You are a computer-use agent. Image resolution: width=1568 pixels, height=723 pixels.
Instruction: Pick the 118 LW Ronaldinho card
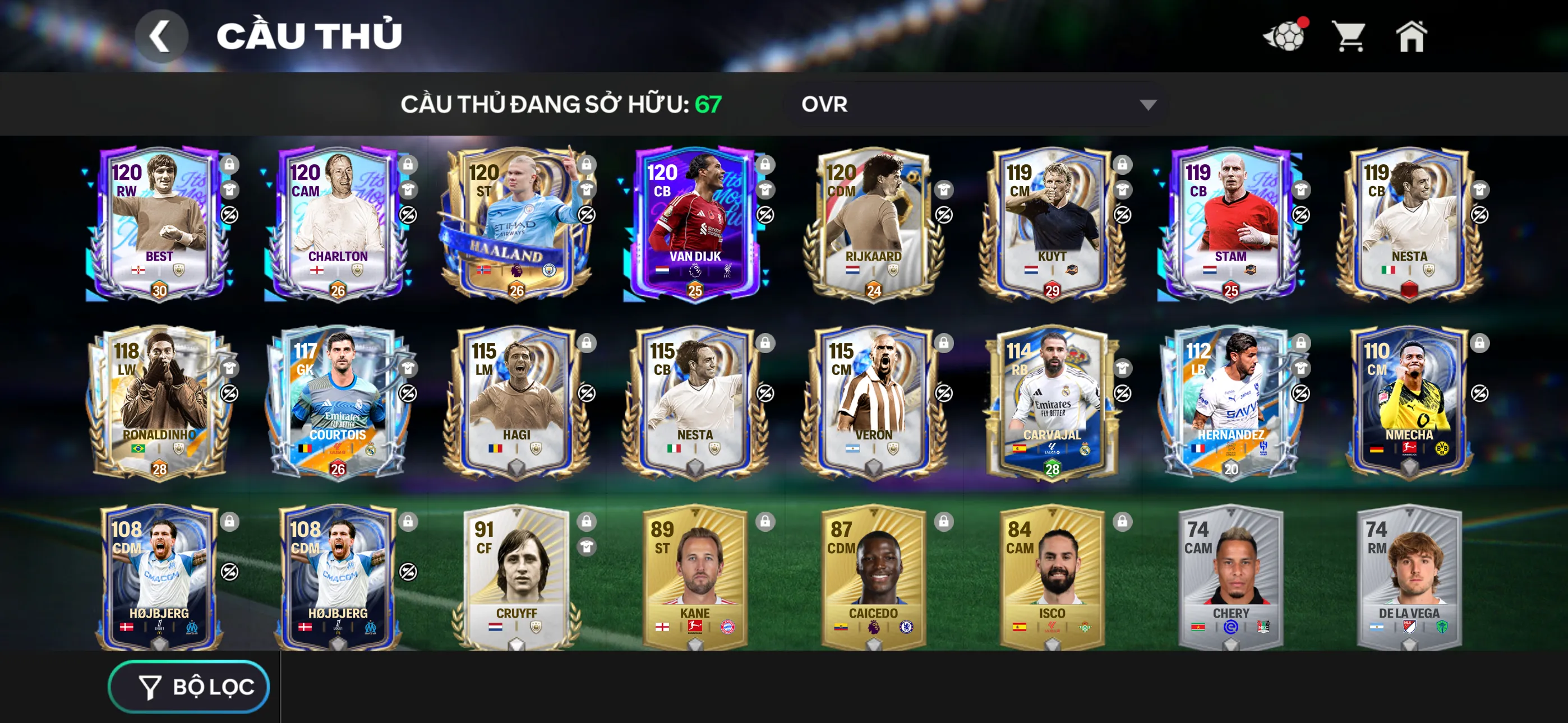(159, 402)
